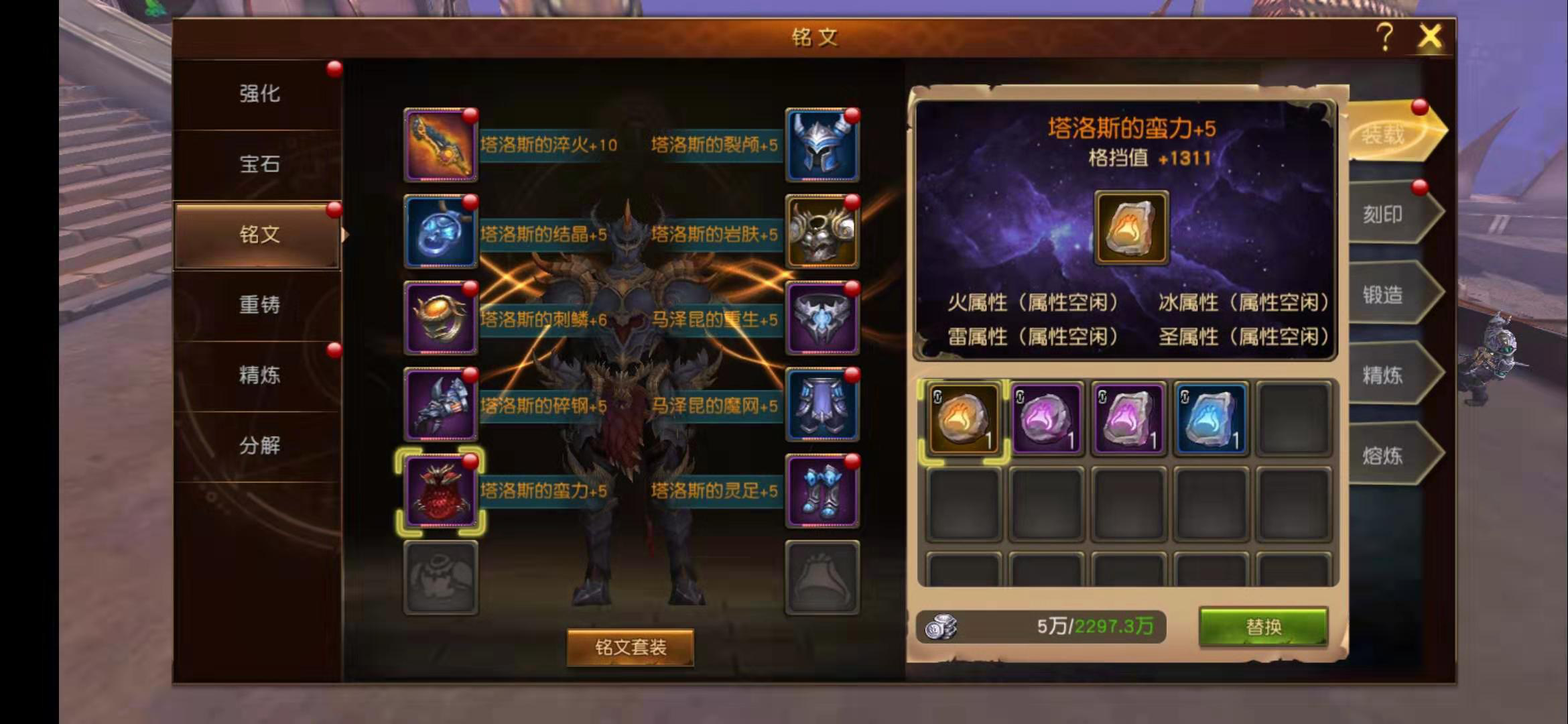Select the blue paw rune stone
Viewport: 1568px width, 724px height.
1210,420
